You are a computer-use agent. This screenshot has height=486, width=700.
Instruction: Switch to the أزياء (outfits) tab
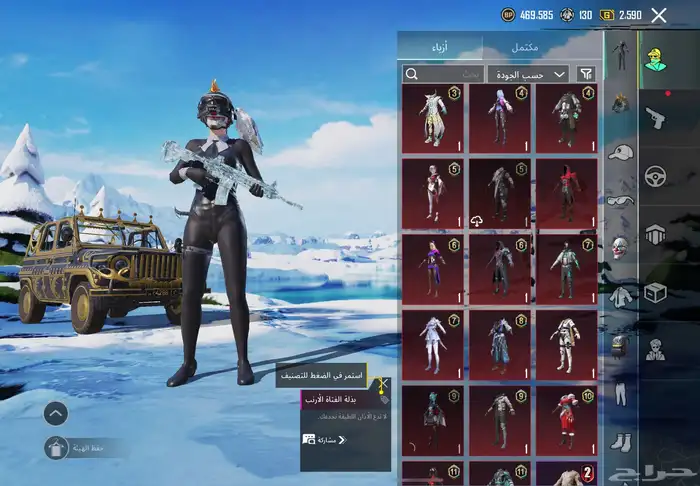click(440, 47)
